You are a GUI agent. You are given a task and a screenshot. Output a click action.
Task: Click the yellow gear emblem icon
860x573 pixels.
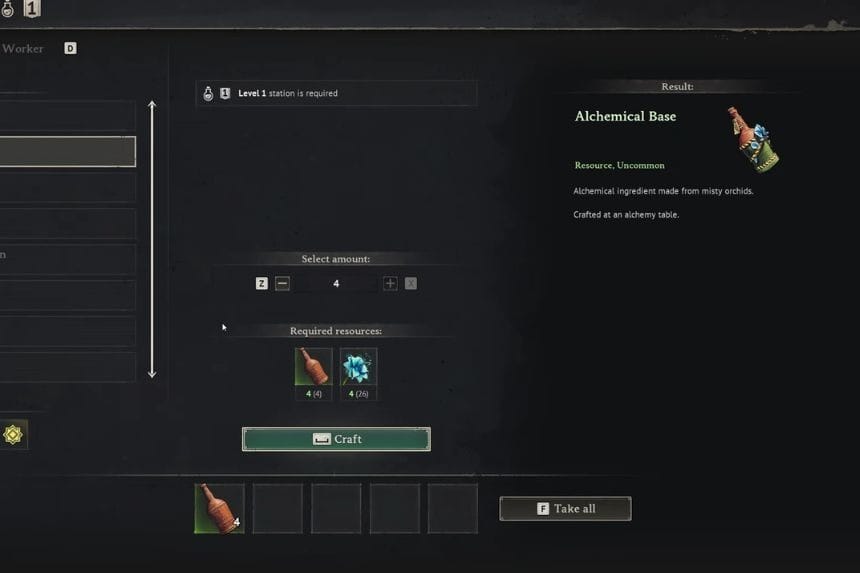(x=13, y=434)
